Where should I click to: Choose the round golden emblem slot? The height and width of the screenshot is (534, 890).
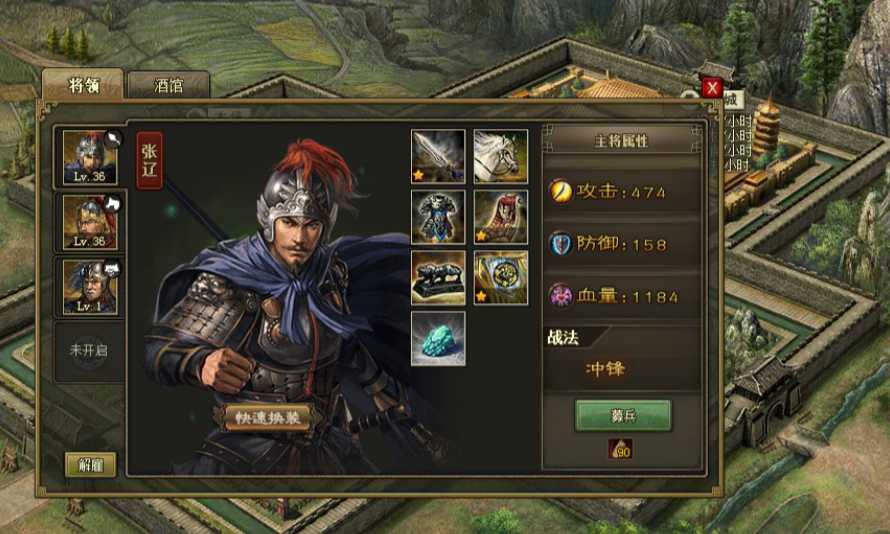pyautogui.click(x=500, y=277)
